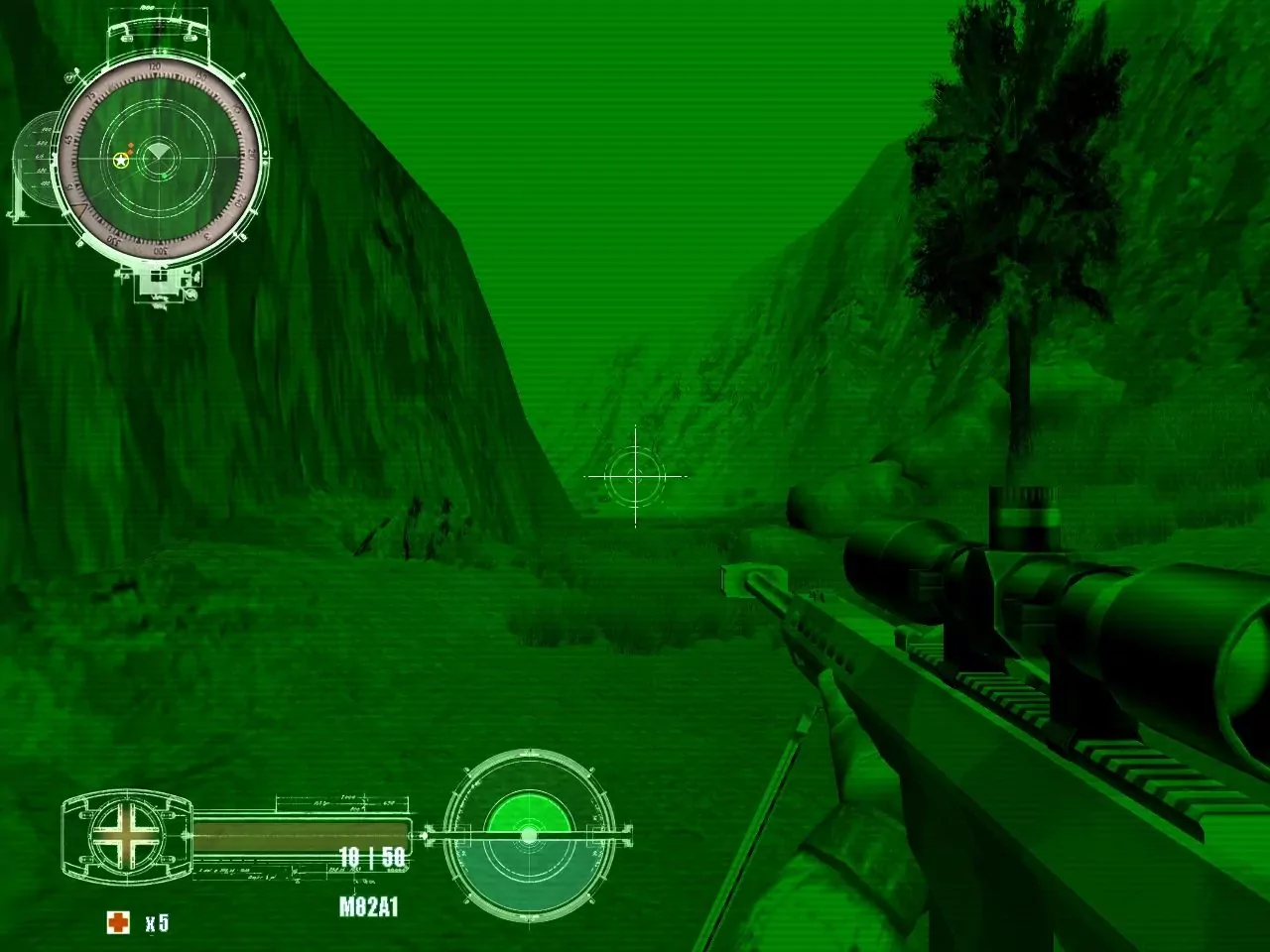Viewport: 1270px width, 952px height.
Task: Toggle the marker on compass right rim
Action: coord(265,153)
